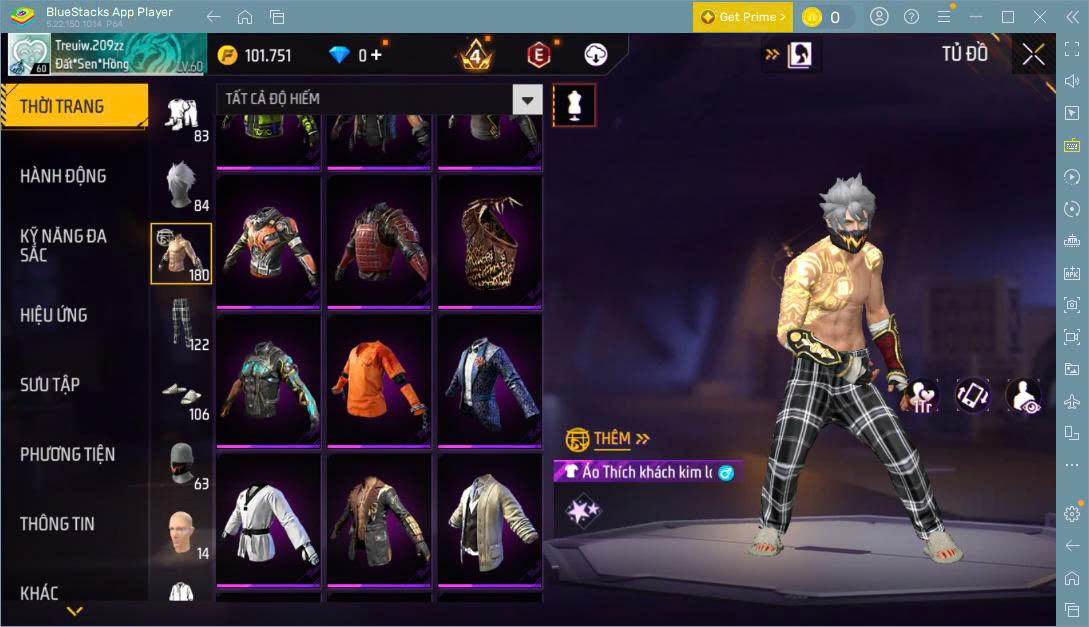Close the wardrobe with the X button
This screenshot has width=1089, height=627.
pos(1033,54)
